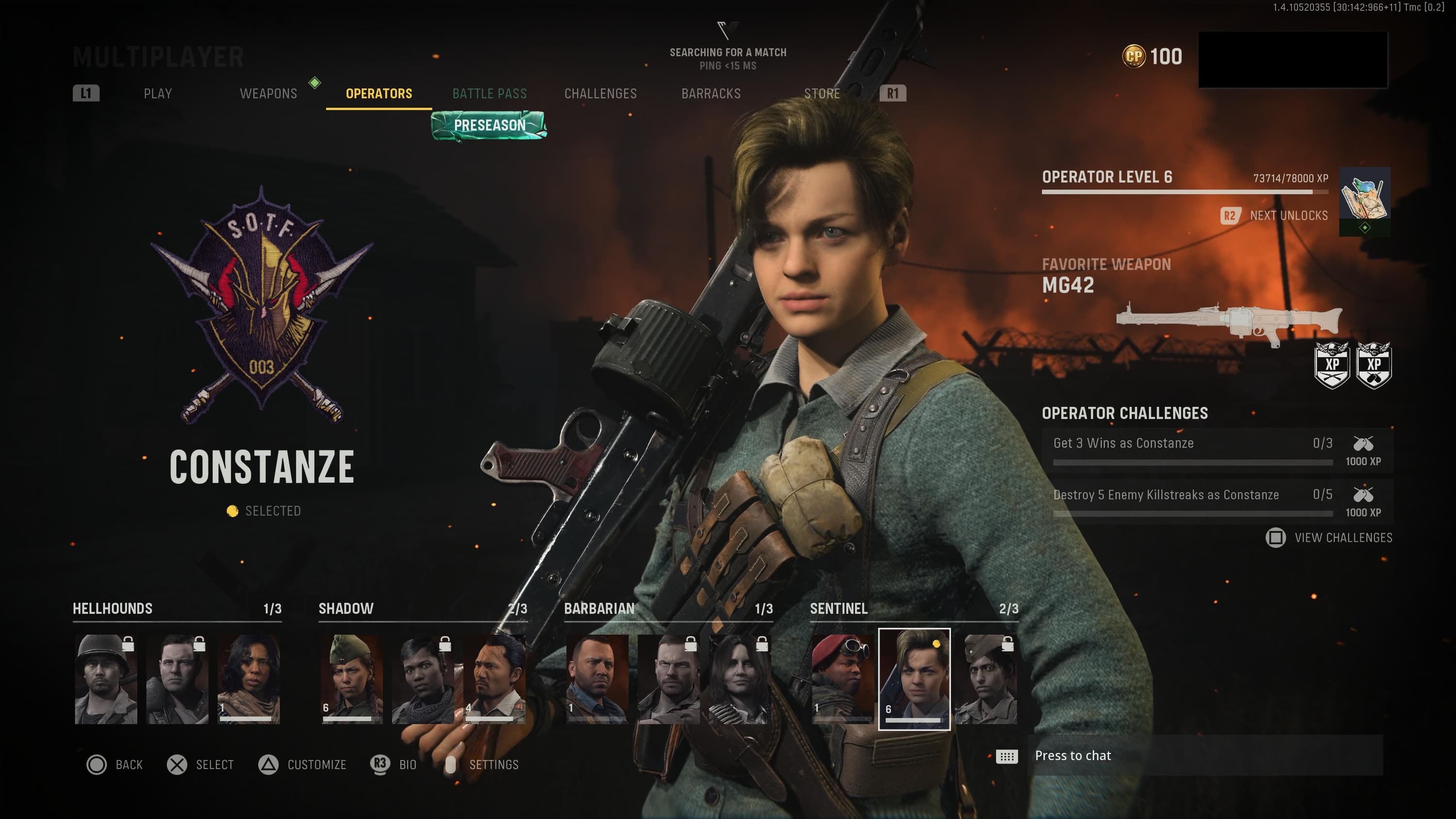Select the long dark-haired woman in Barbarian

[739, 679]
